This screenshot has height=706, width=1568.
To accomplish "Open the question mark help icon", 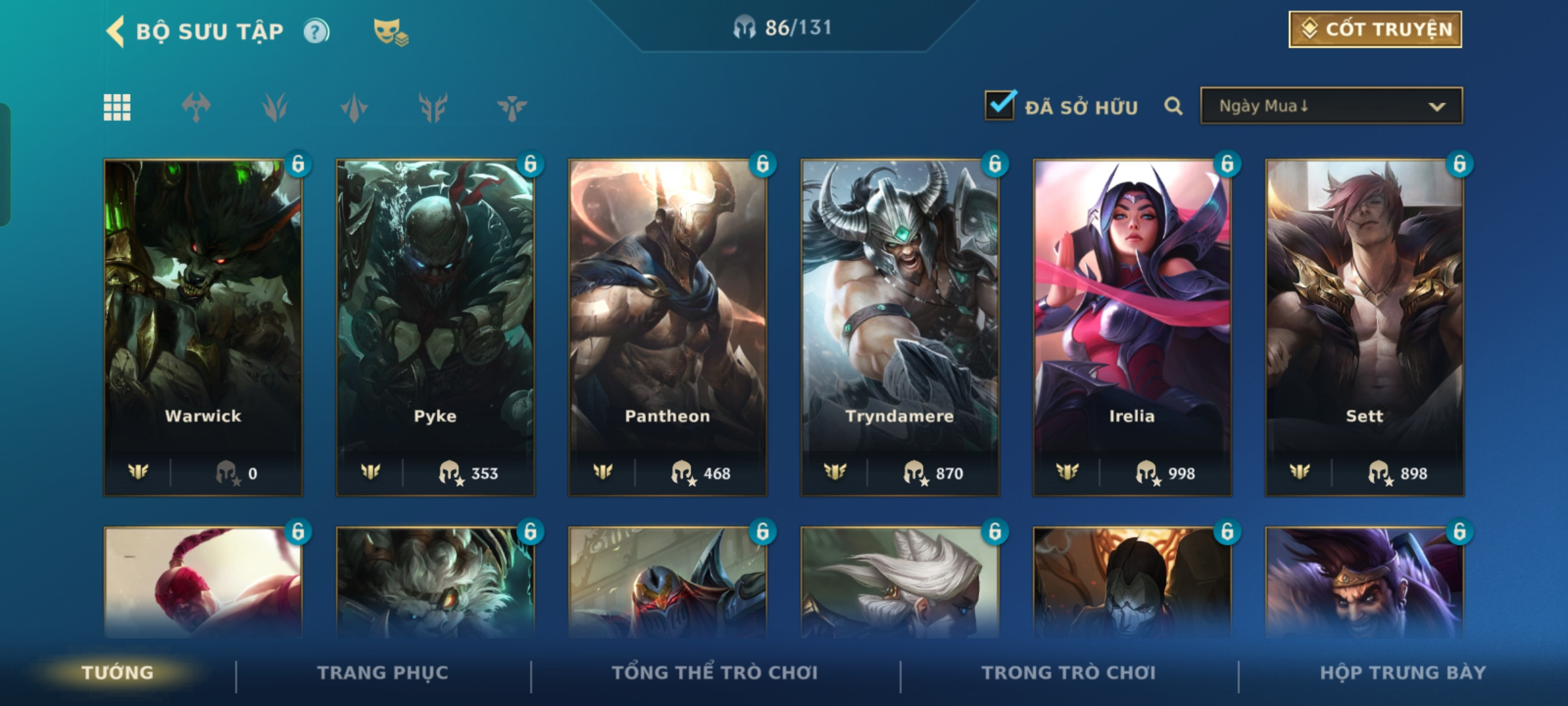I will pos(317,31).
